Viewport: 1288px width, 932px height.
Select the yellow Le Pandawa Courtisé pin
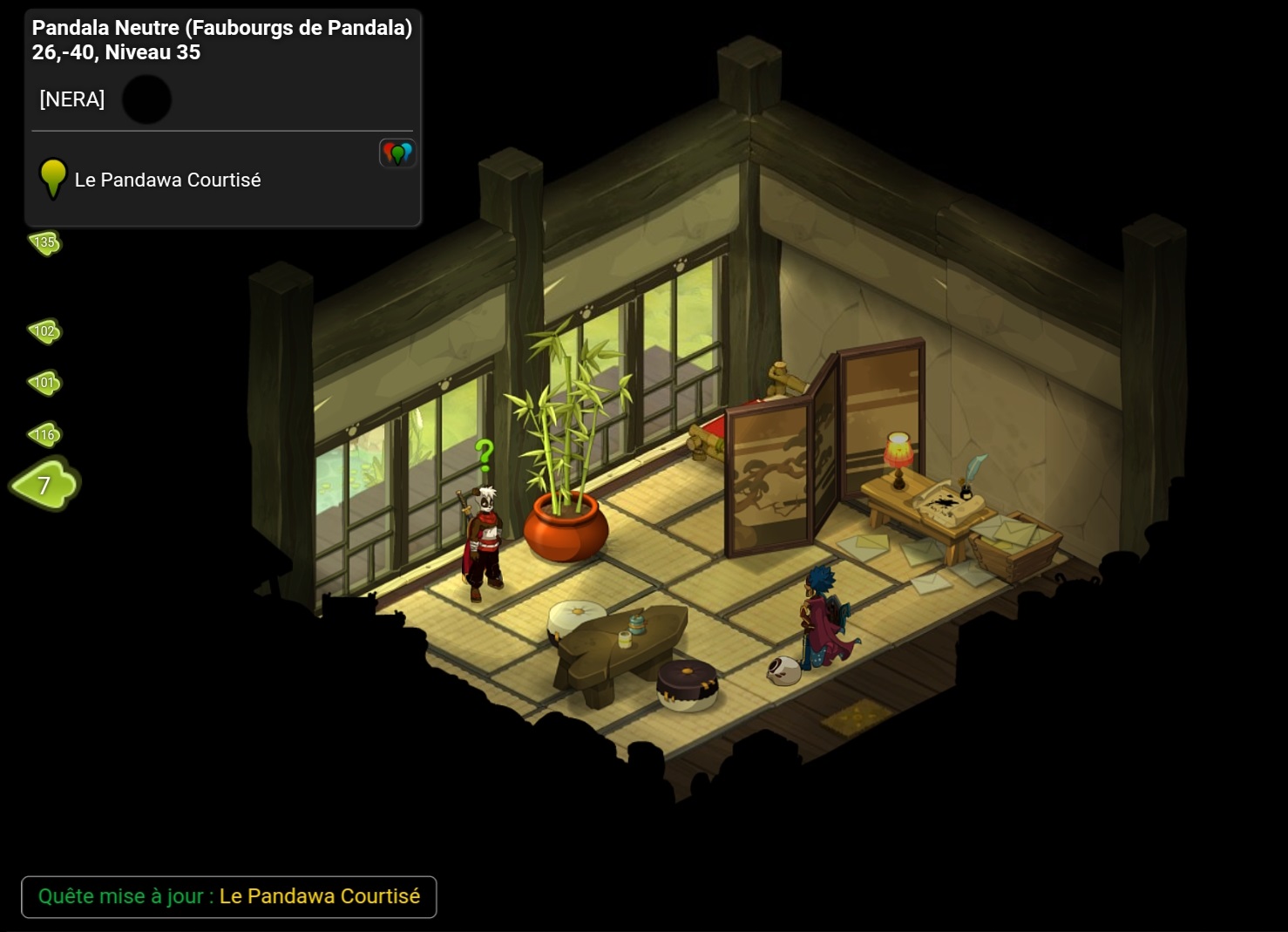(x=53, y=177)
